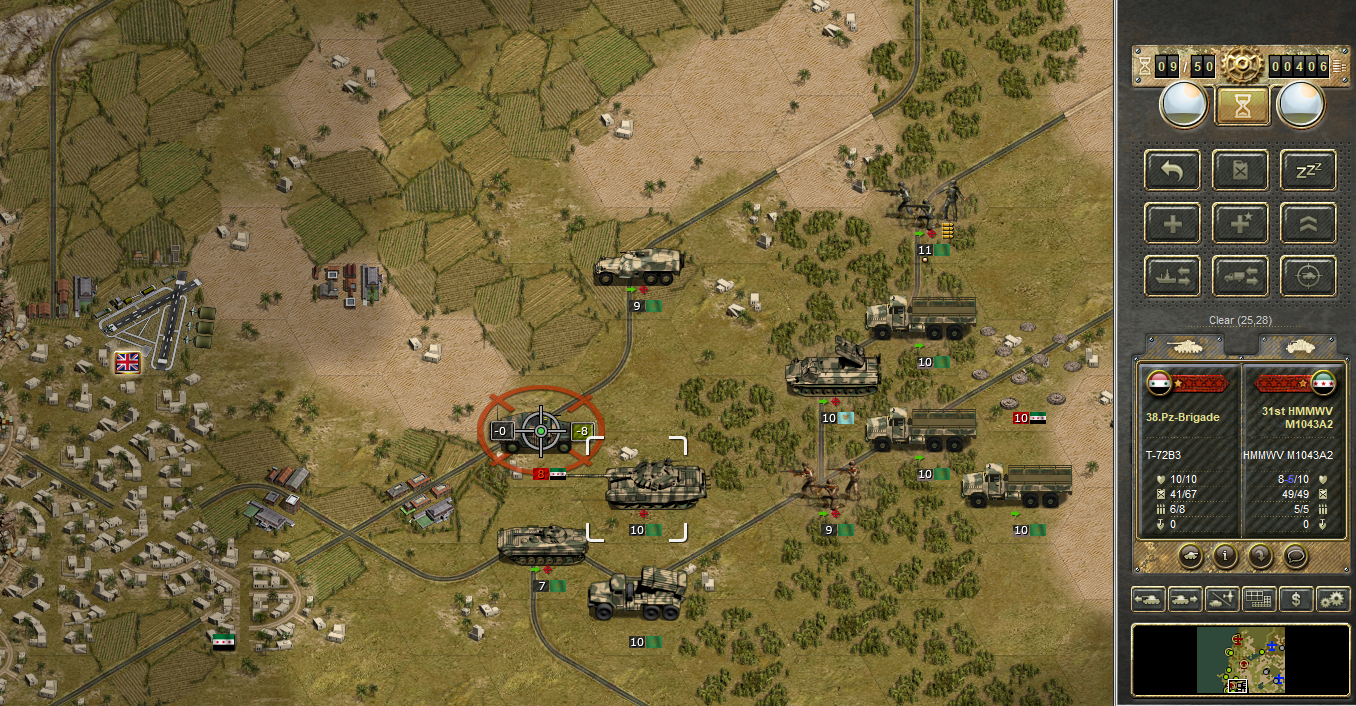The height and width of the screenshot is (706, 1356).
Task: Click the minimap to move the view
Action: tap(1240, 660)
